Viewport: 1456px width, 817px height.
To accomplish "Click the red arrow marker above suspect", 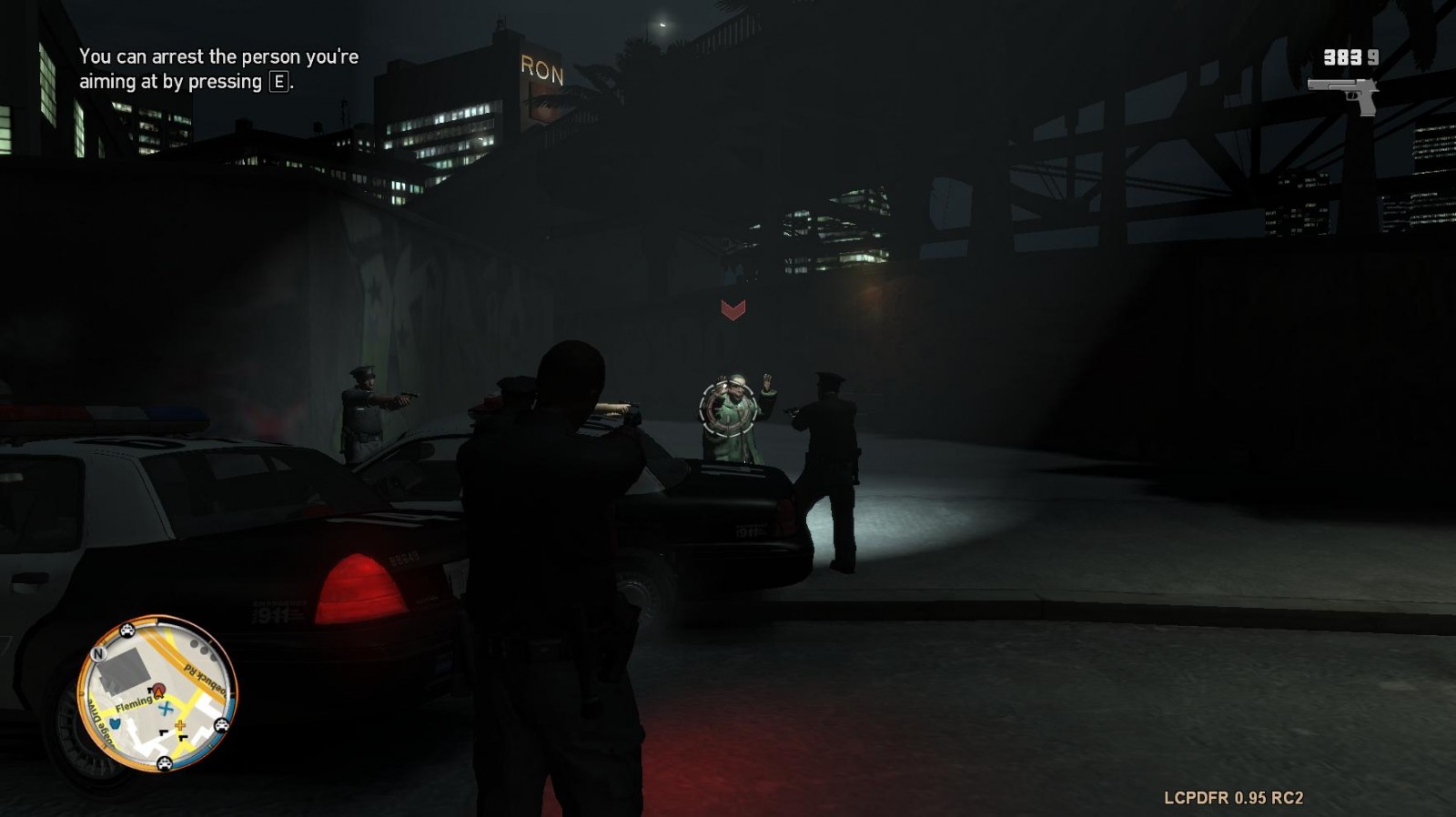I will [733, 310].
